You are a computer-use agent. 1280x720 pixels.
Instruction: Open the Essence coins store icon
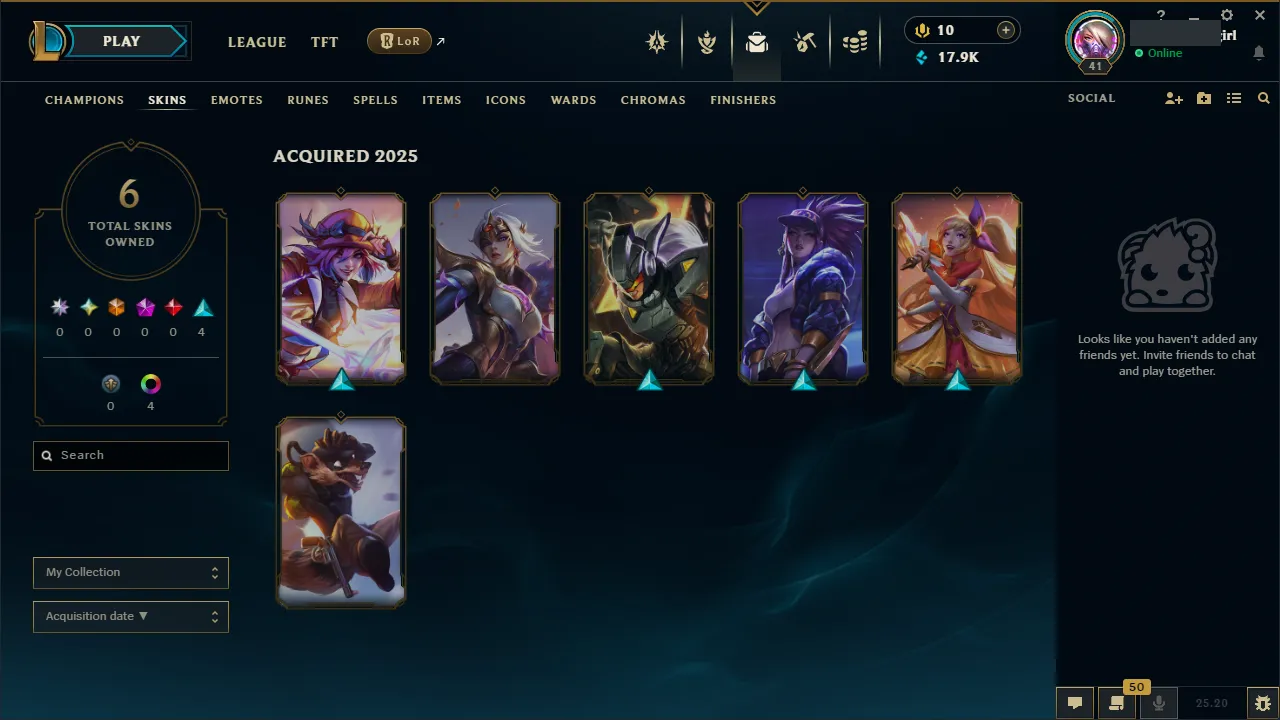[855, 43]
